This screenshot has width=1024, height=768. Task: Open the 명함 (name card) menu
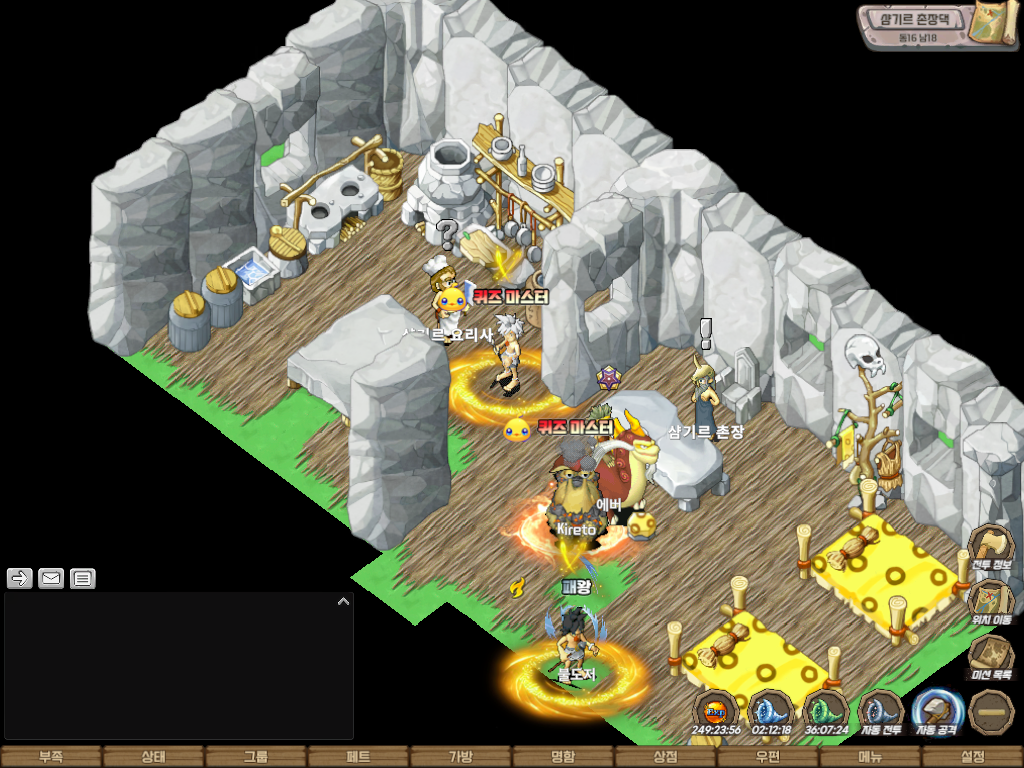click(563, 757)
